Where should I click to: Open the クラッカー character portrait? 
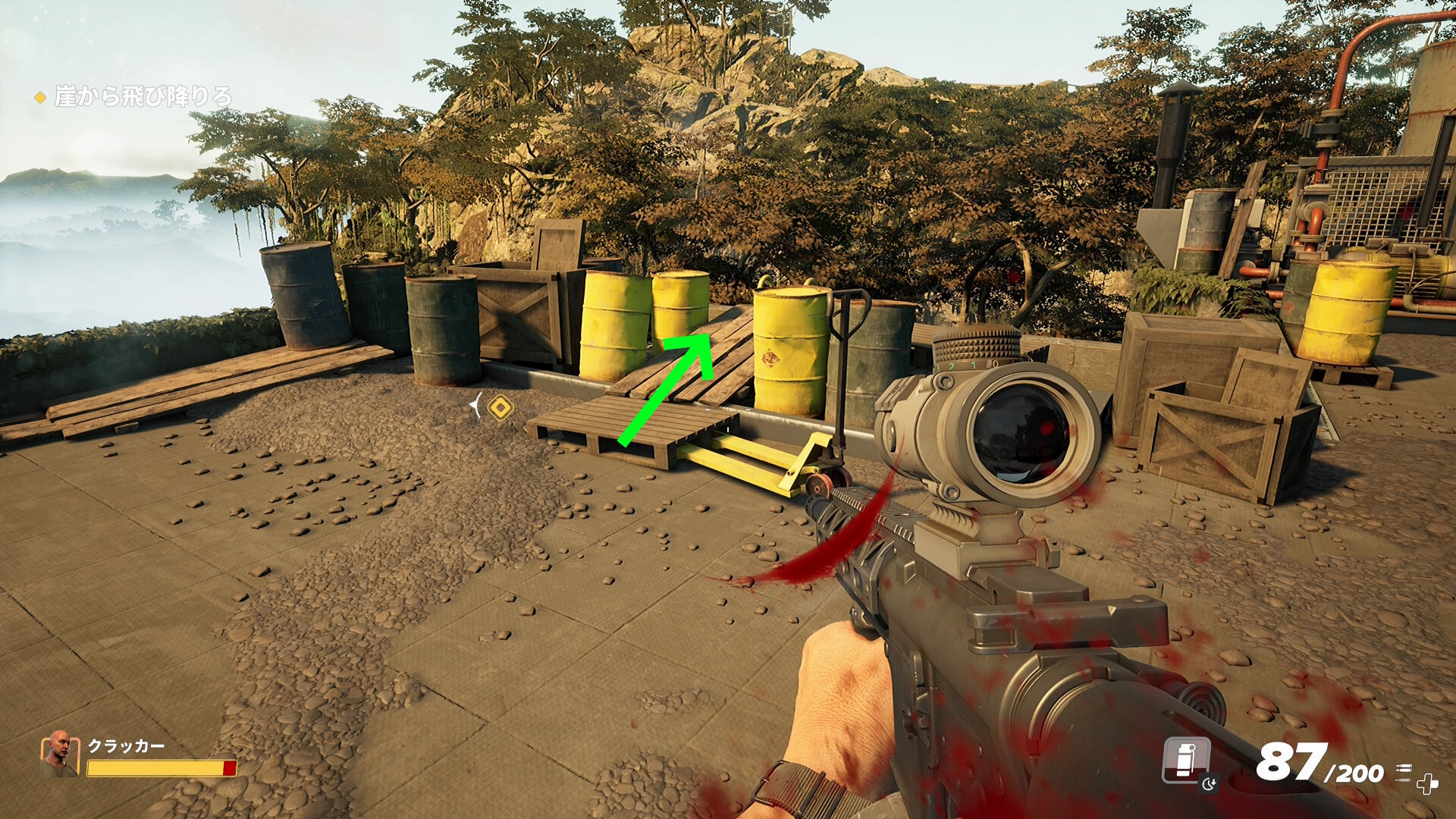click(59, 754)
